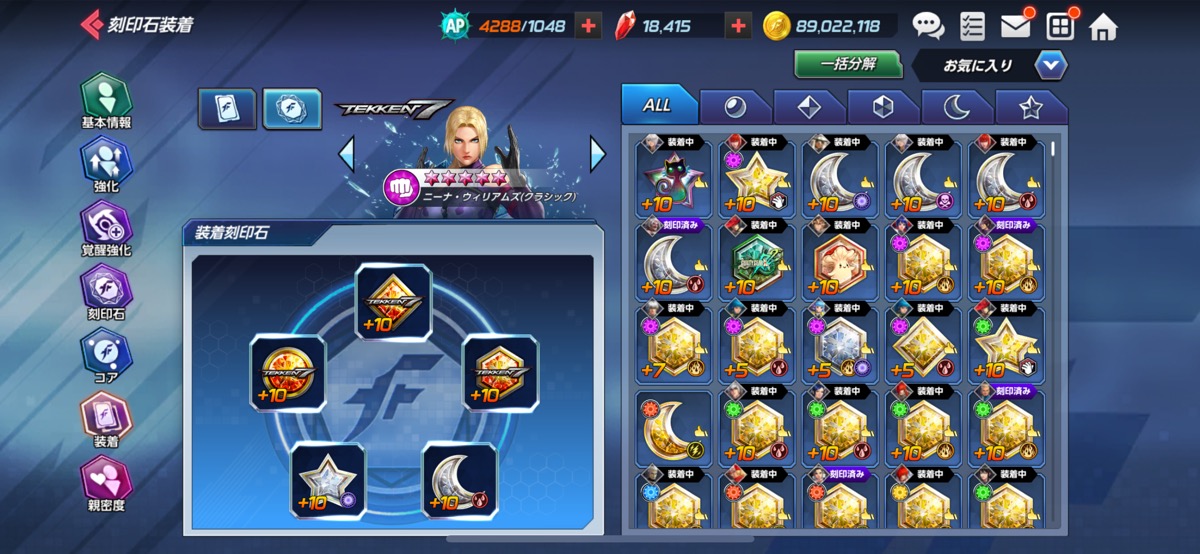
Task: Open the 親密度 menu
Action: (106, 485)
